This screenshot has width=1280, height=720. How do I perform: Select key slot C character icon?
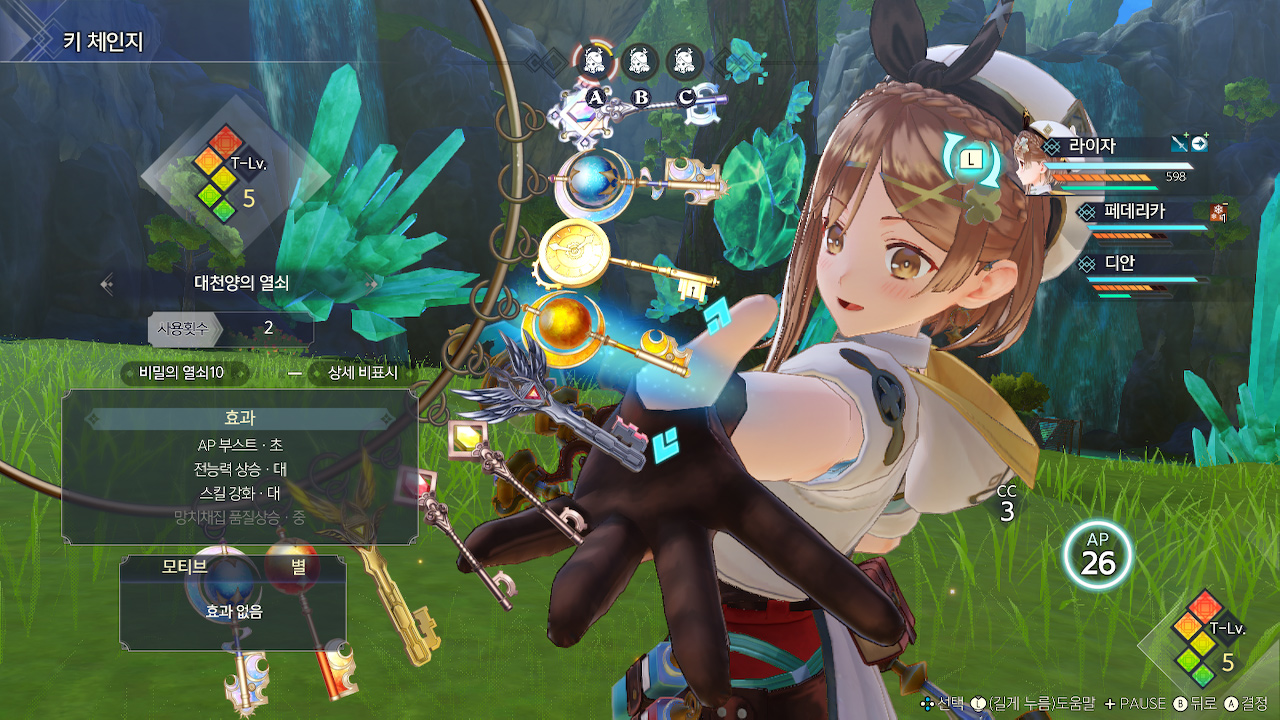coord(685,62)
